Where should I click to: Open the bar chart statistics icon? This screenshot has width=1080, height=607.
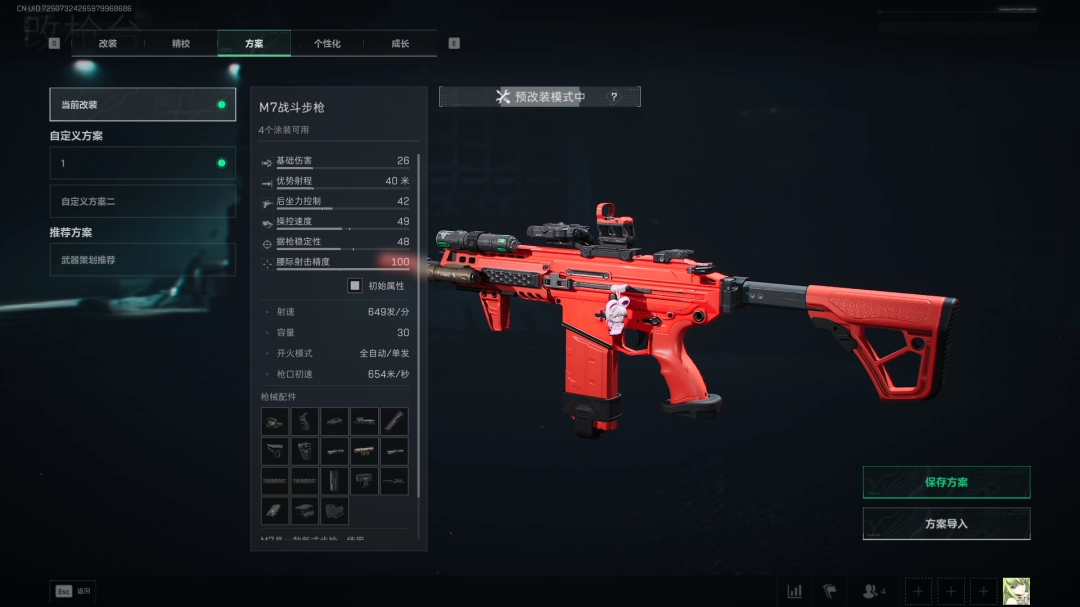(x=795, y=591)
